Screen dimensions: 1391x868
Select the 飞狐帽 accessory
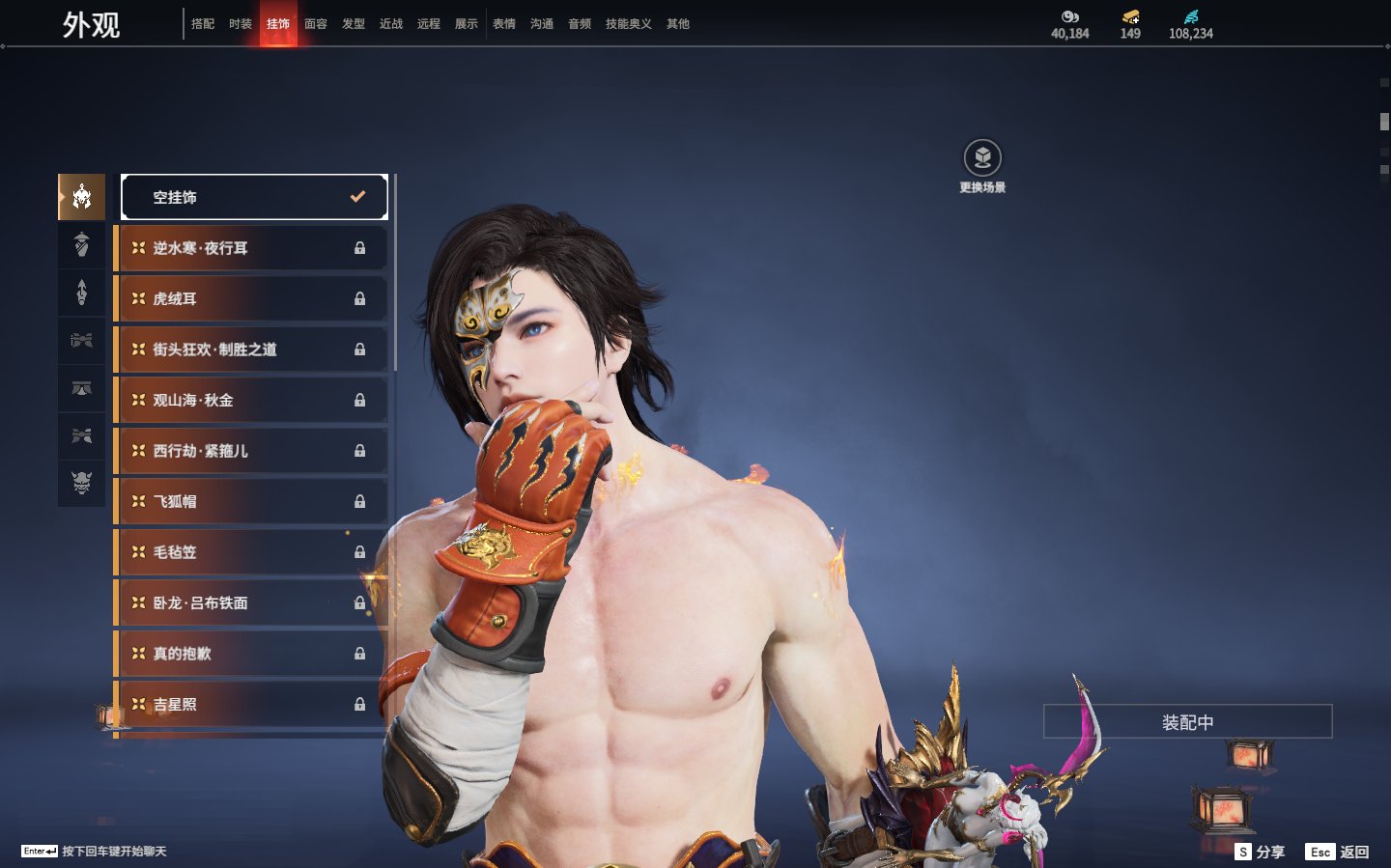click(x=251, y=501)
